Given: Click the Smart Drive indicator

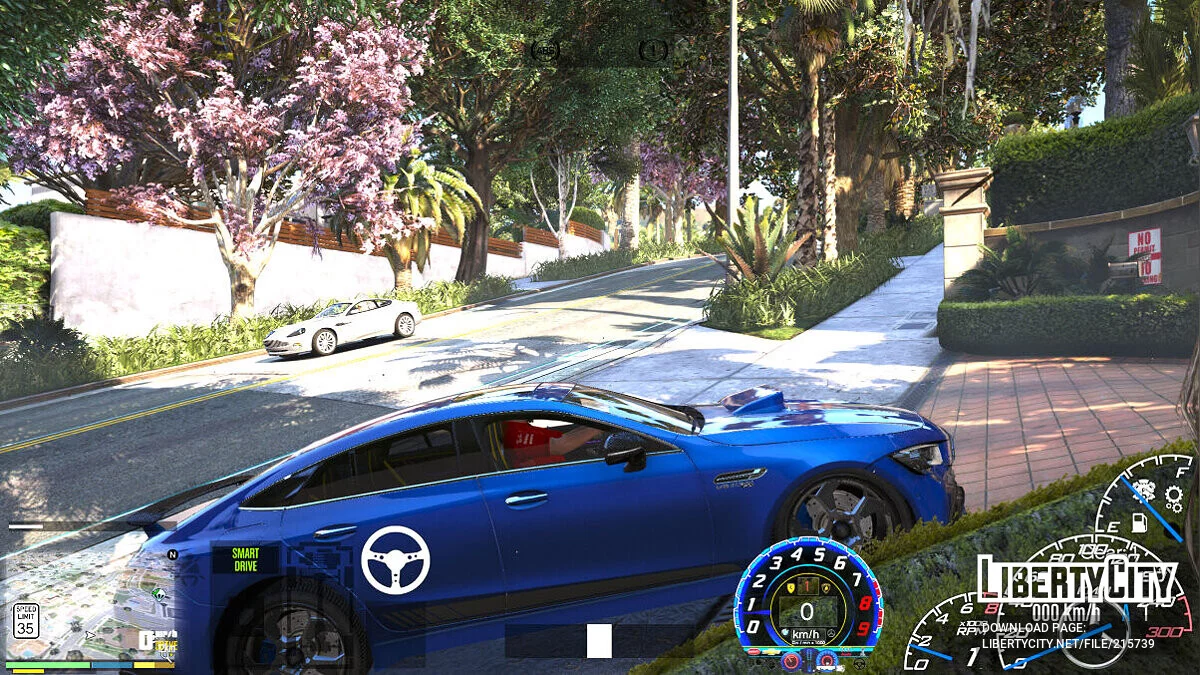Looking at the screenshot, I should (x=245, y=559).
